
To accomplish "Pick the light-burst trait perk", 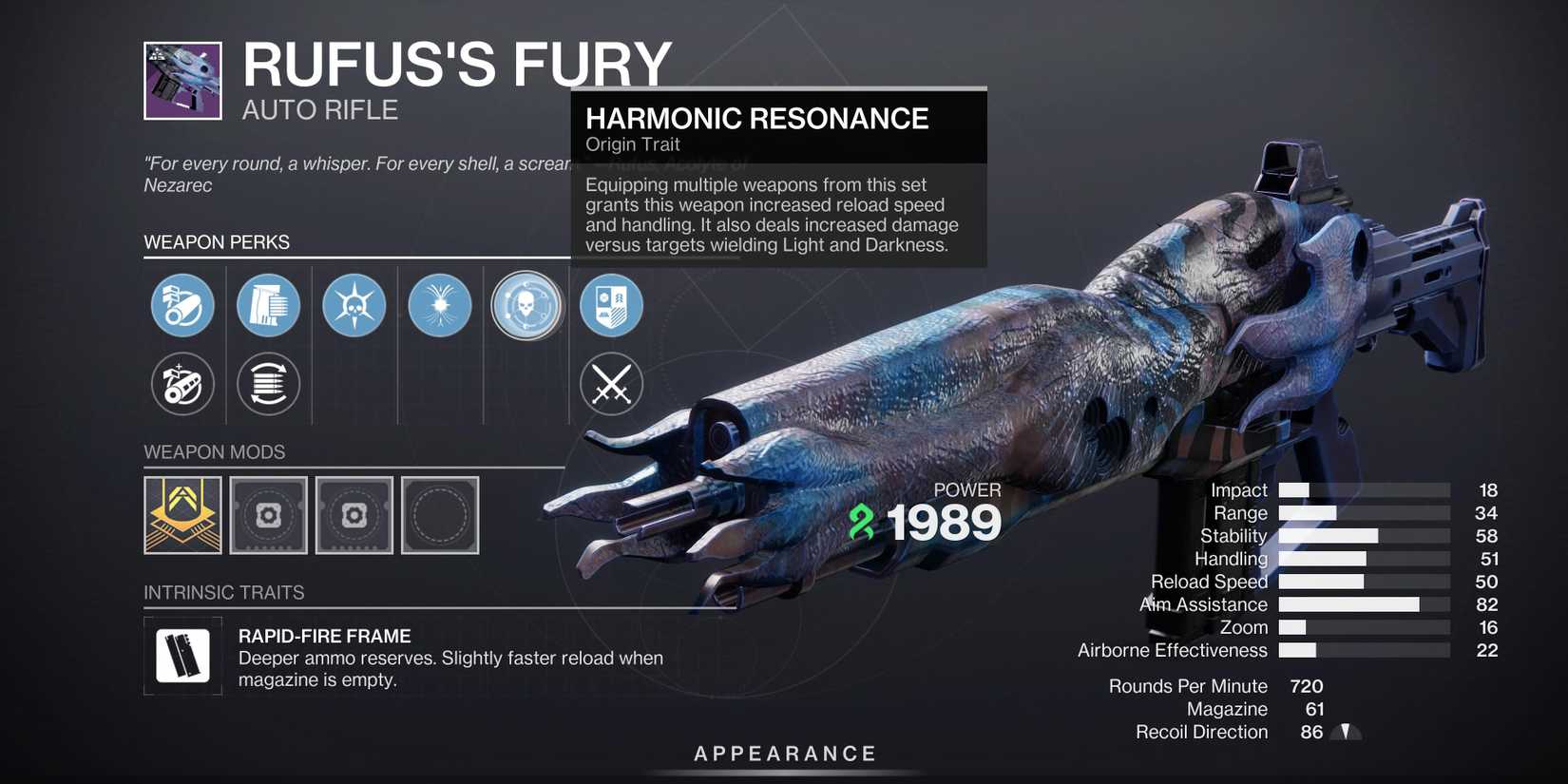I will click(439, 305).
